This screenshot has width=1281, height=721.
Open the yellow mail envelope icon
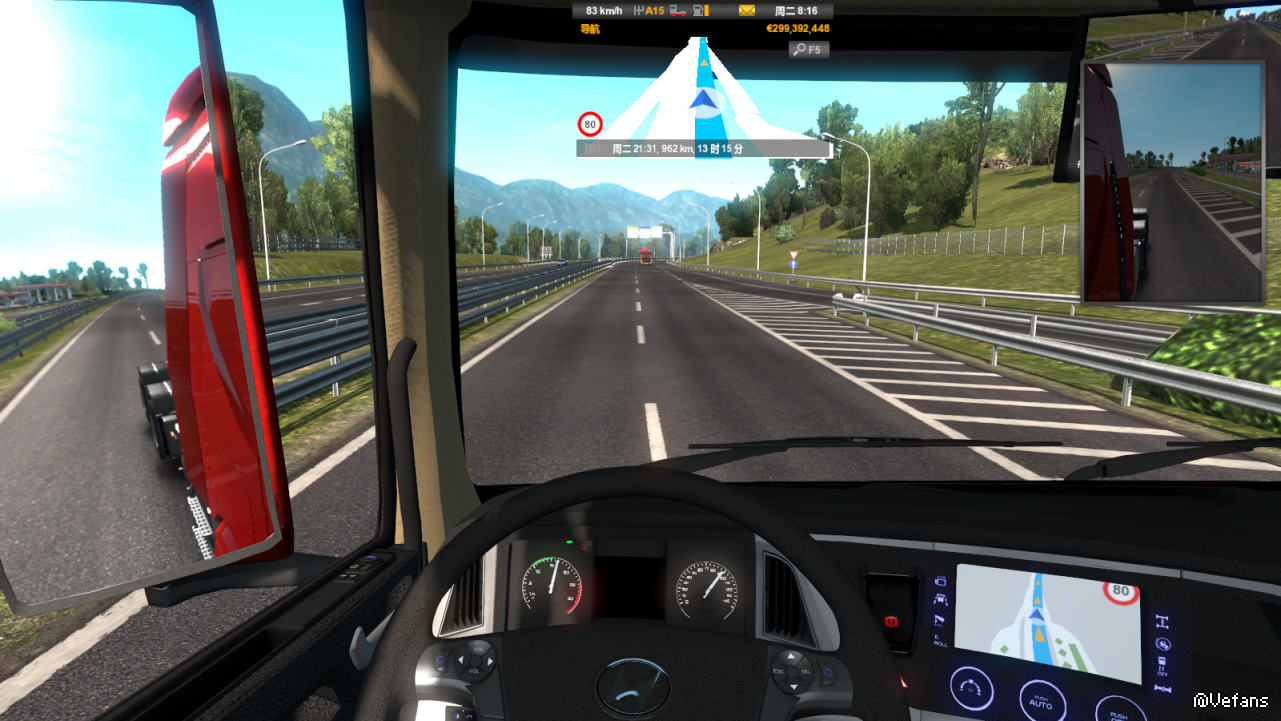pos(747,11)
